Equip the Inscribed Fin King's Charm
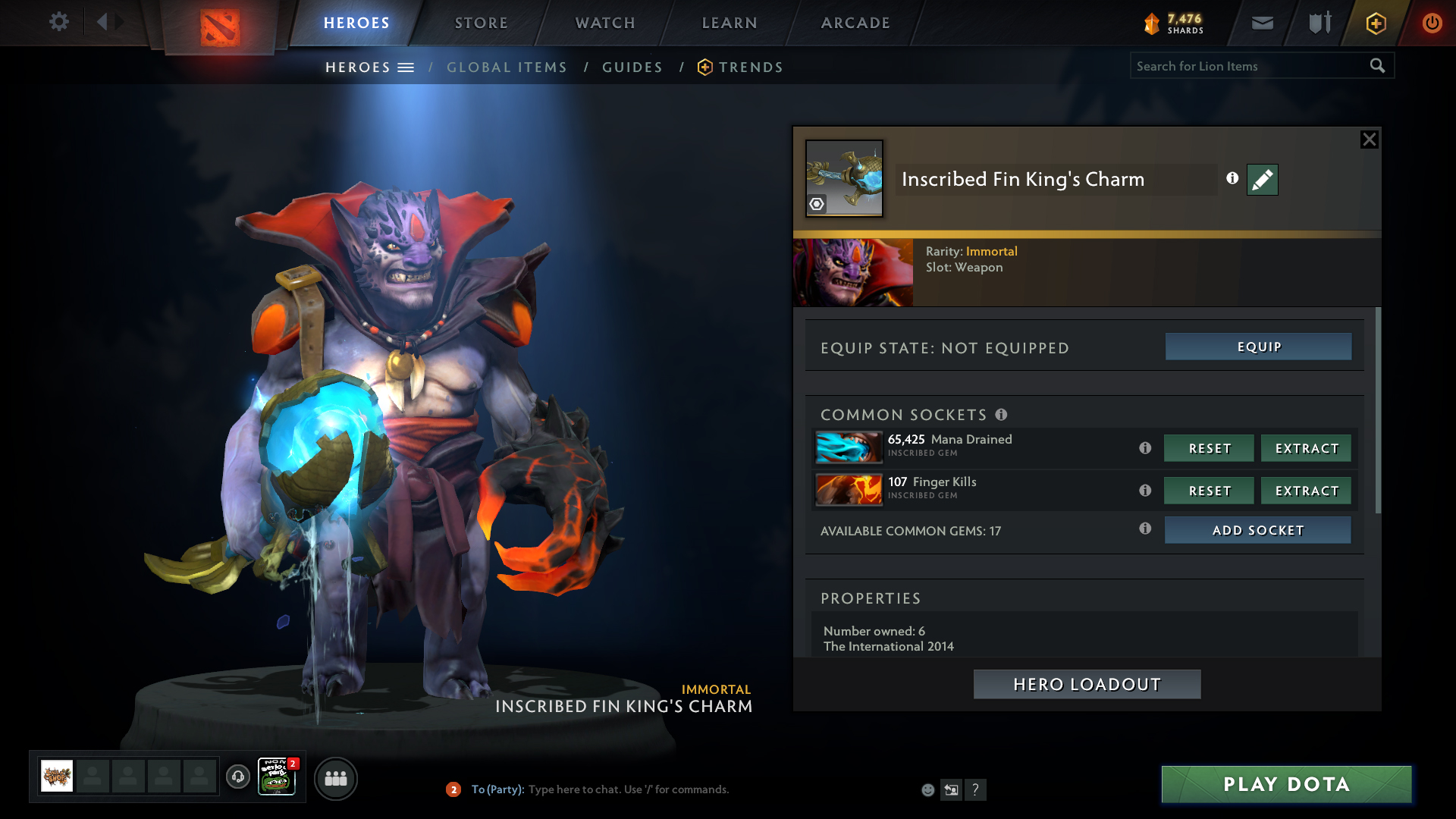This screenshot has height=819, width=1456. coord(1258,347)
